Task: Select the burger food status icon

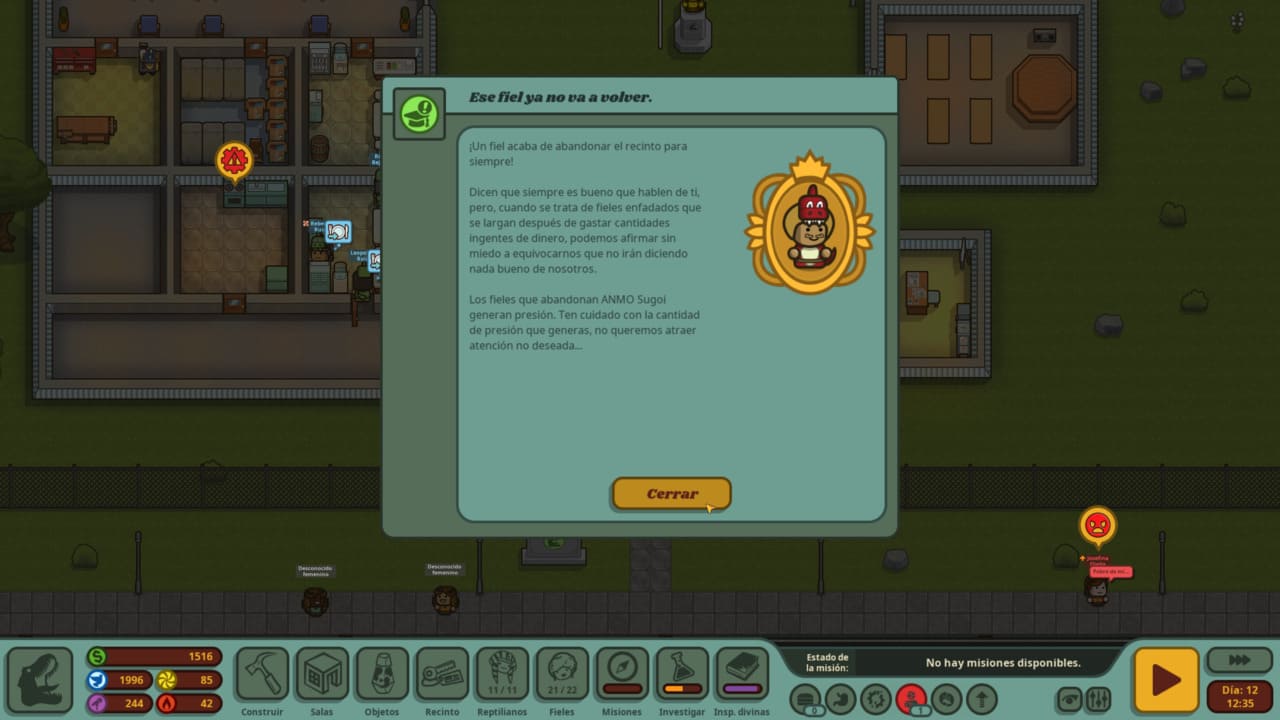Action: [x=805, y=698]
